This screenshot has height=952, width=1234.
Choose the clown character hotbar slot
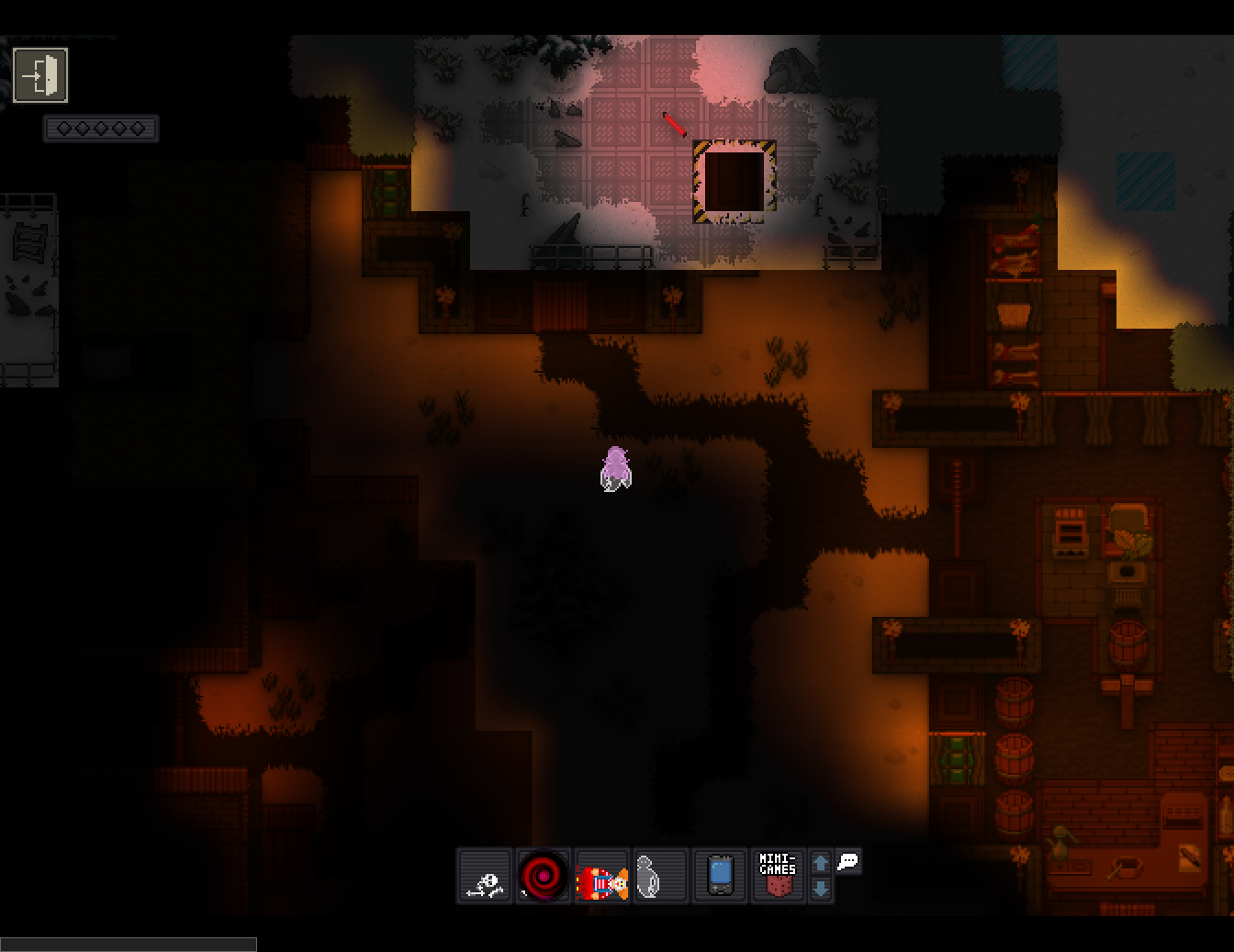click(x=602, y=876)
